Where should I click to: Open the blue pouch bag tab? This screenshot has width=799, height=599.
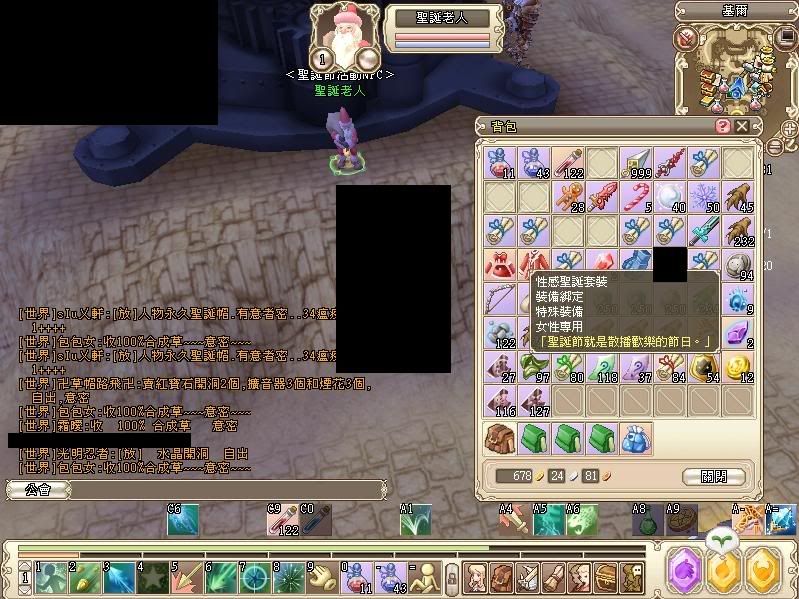[x=635, y=438]
